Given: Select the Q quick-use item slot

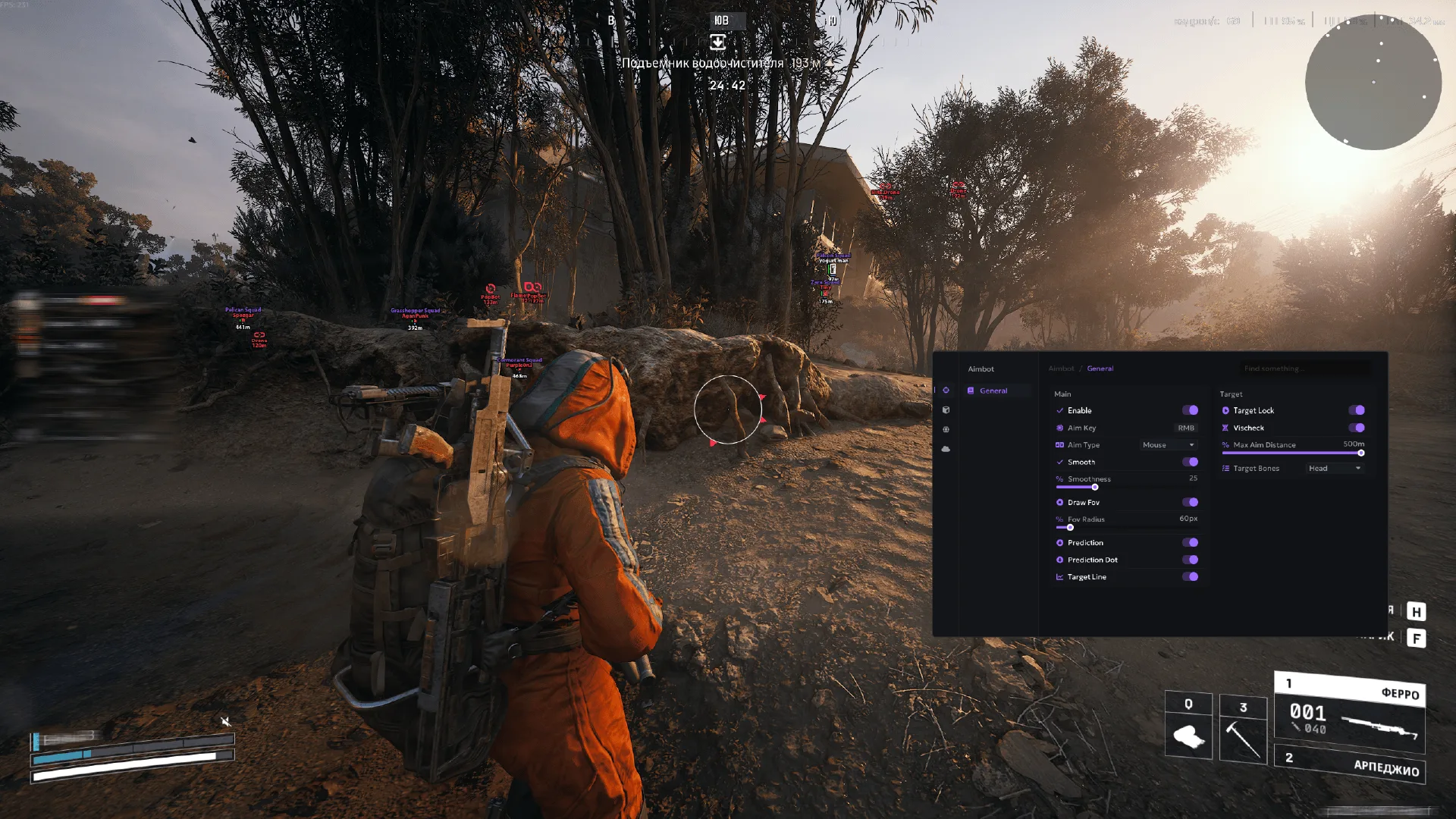Looking at the screenshot, I should (x=1188, y=725).
